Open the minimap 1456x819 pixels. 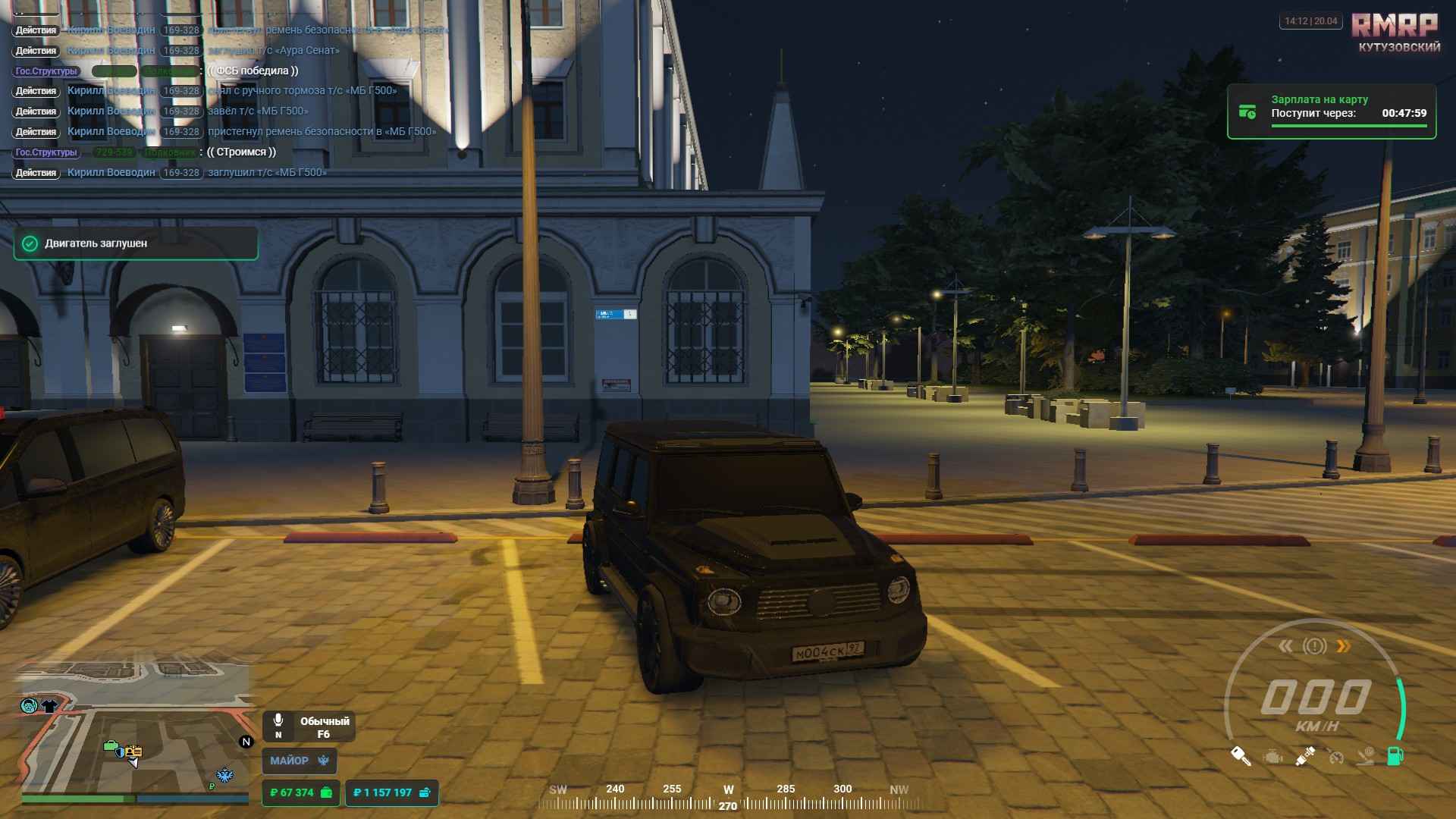click(135, 728)
